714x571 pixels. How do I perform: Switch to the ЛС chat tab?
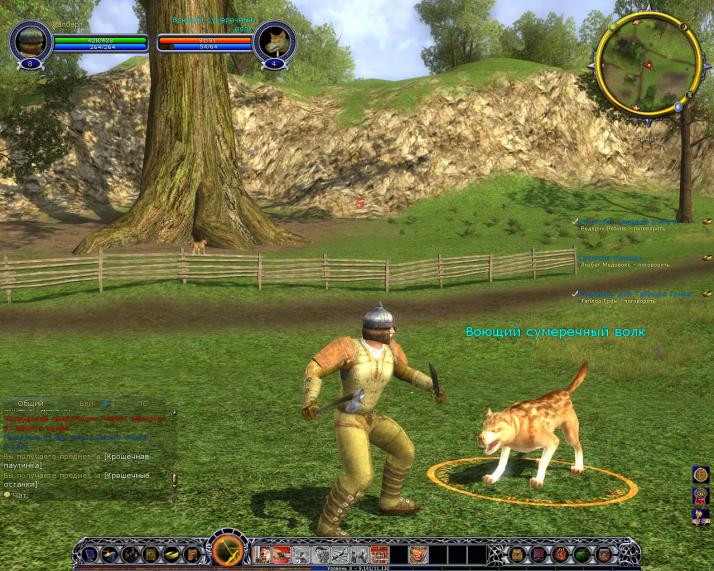click(142, 403)
